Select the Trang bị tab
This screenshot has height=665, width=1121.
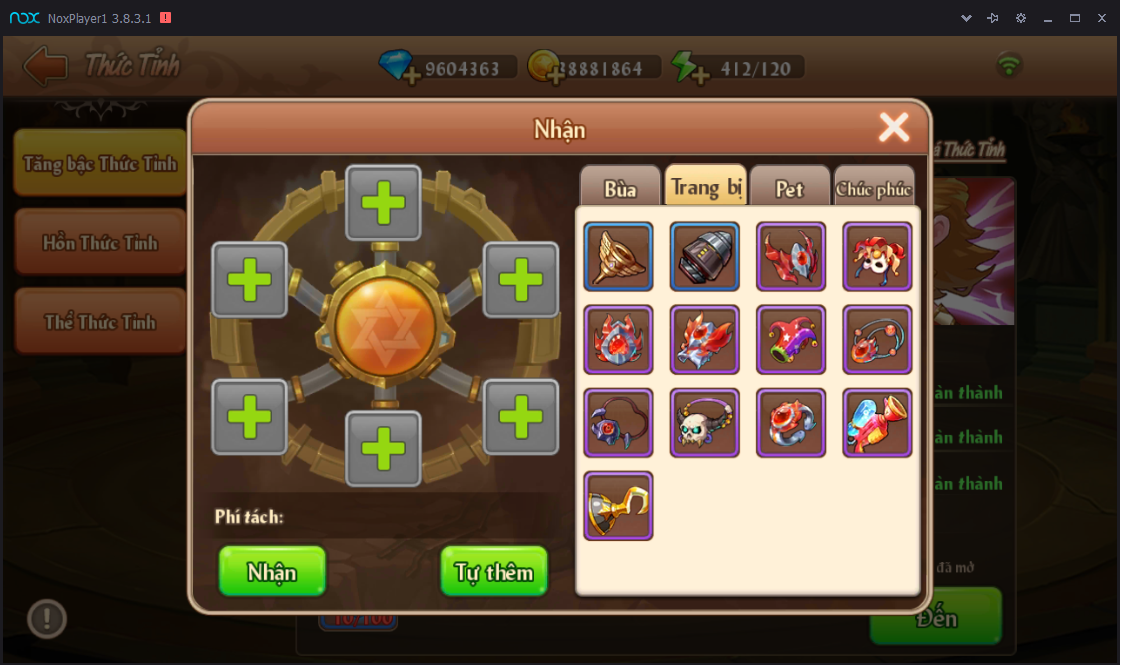click(x=705, y=186)
